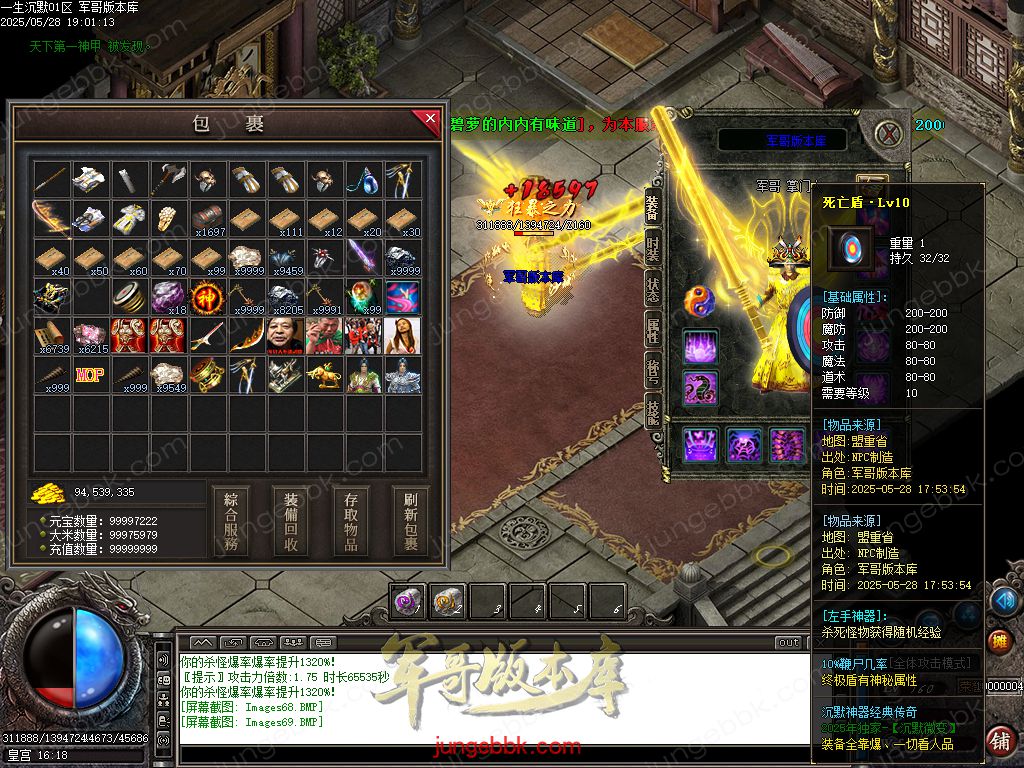Click the yin-yang orb equipment slot
This screenshot has width=1024, height=768.
tap(699, 300)
